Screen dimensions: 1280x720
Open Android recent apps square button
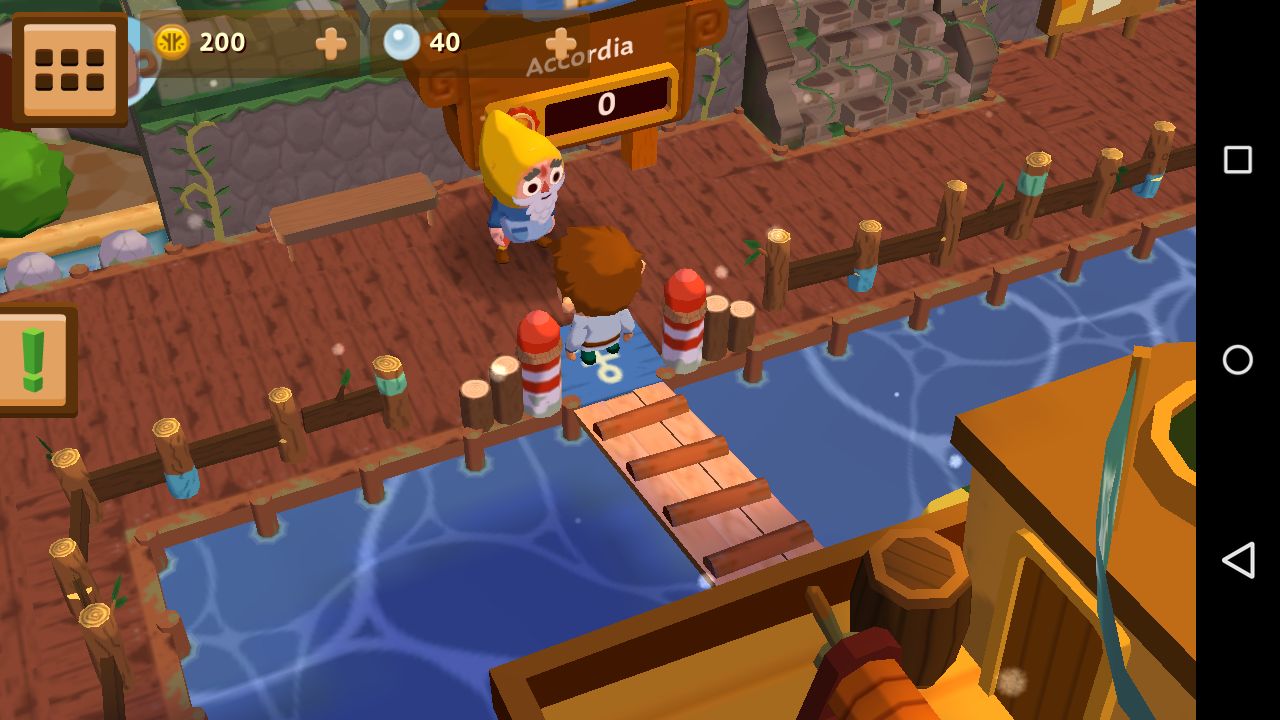[1238, 160]
